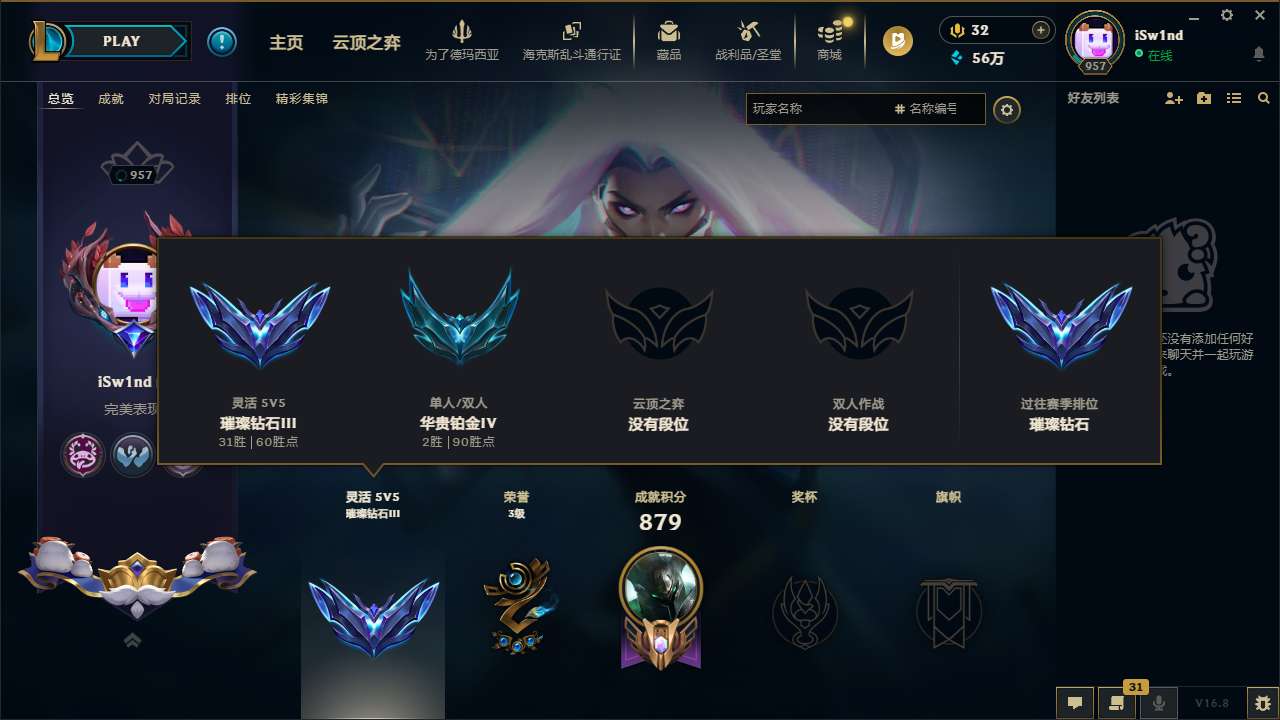
Task: Click the exclamation notification beside PLAY
Action: (x=222, y=41)
